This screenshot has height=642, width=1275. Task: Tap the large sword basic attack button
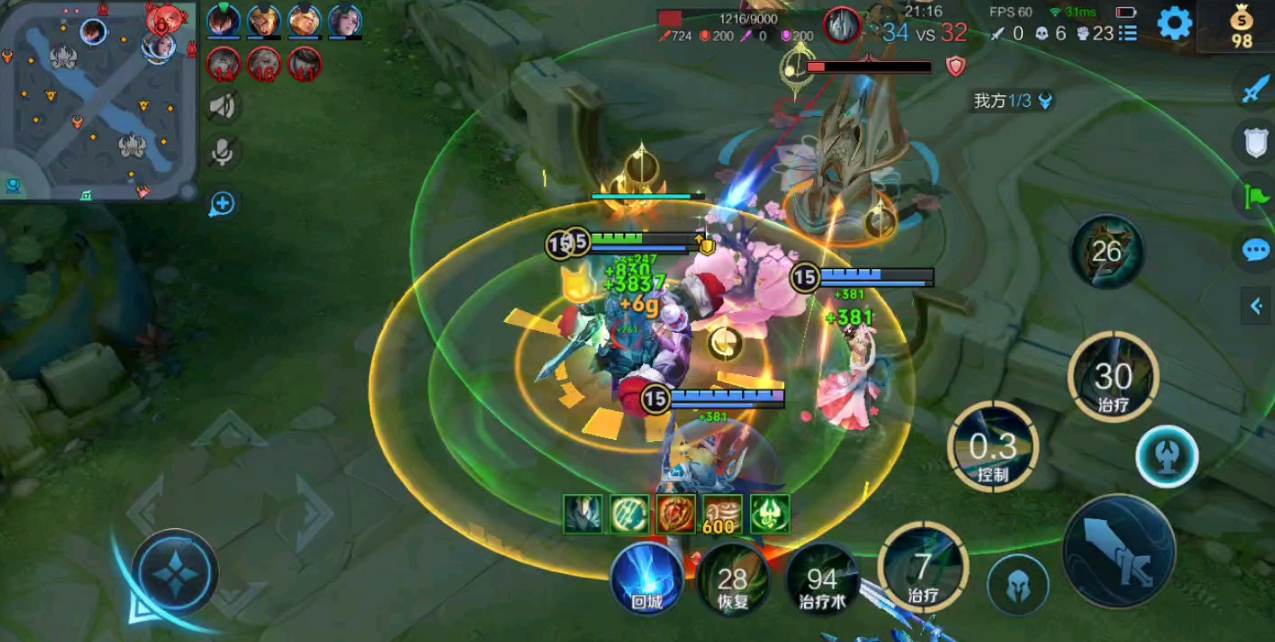1118,552
